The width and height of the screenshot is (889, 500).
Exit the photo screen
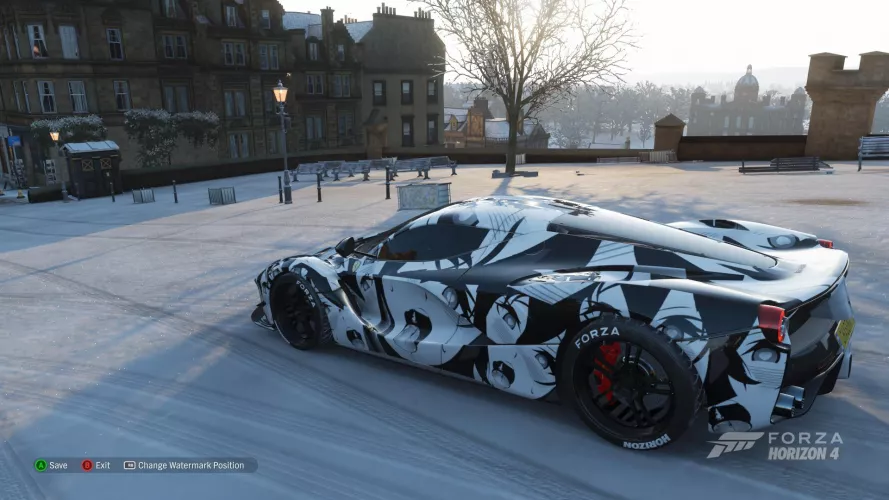[96, 465]
